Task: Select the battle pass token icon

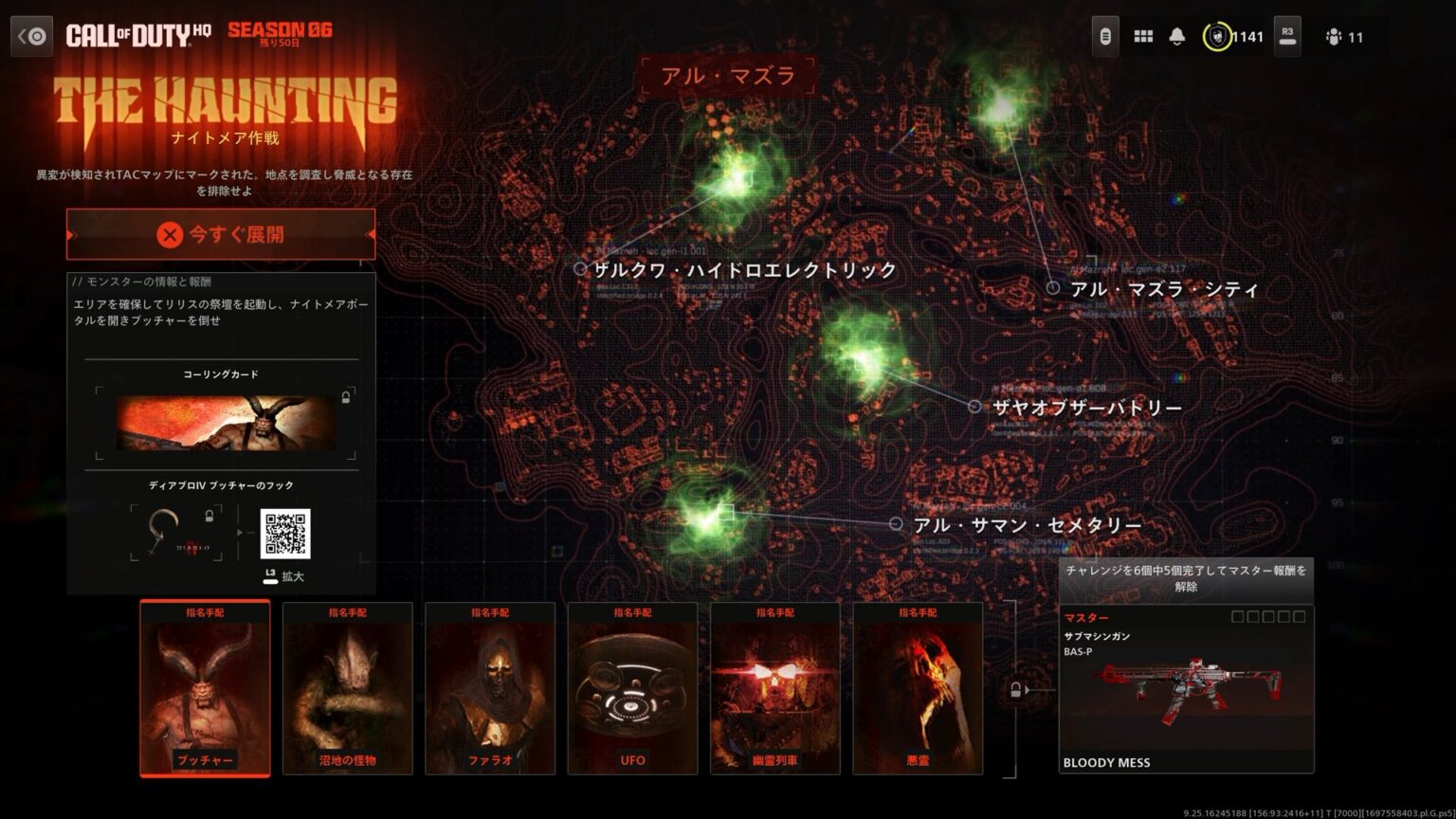Action: click(x=1103, y=36)
